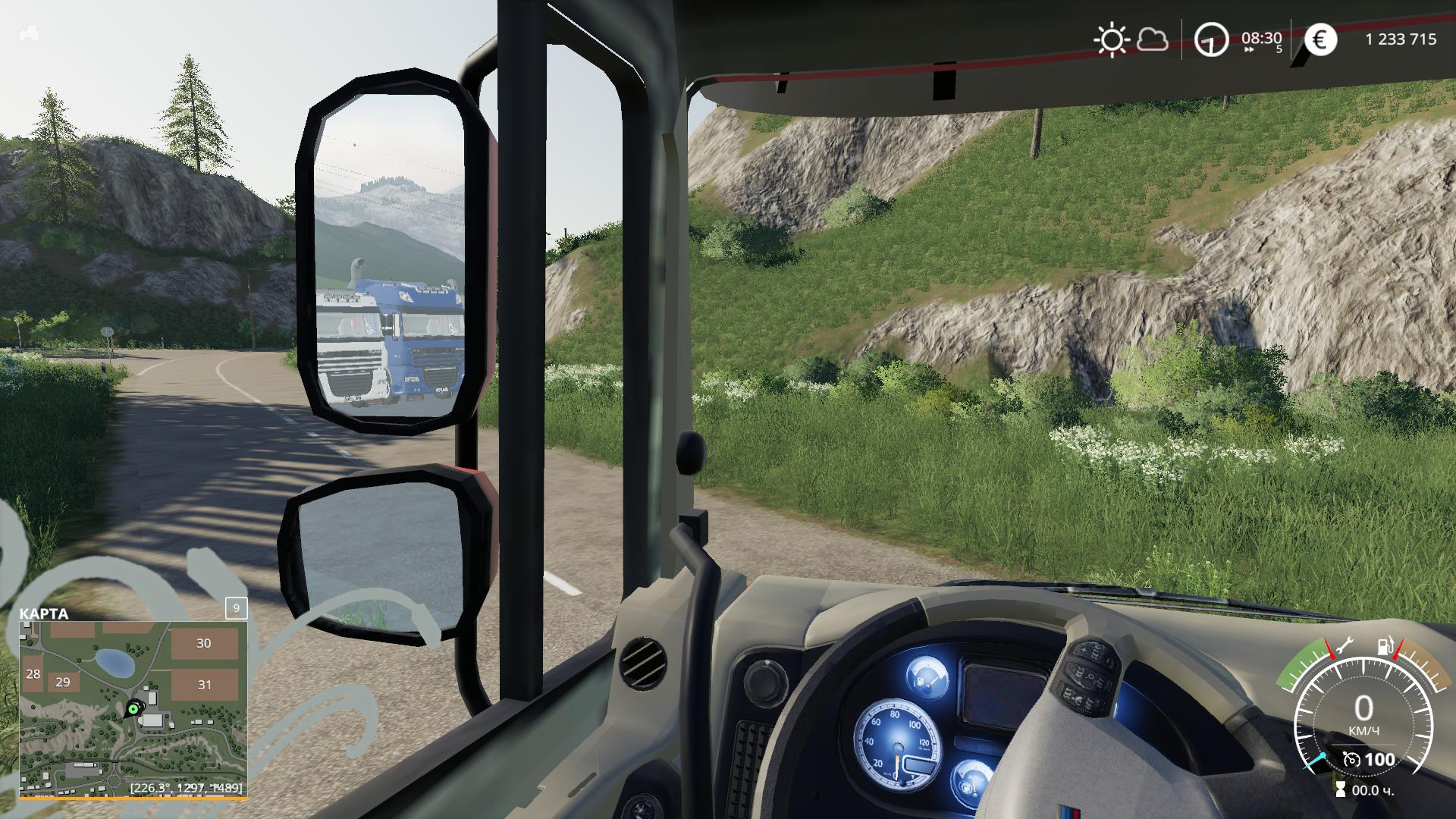1456x819 pixels.
Task: Toggle the cruise control speed icon
Action: tap(1351, 759)
